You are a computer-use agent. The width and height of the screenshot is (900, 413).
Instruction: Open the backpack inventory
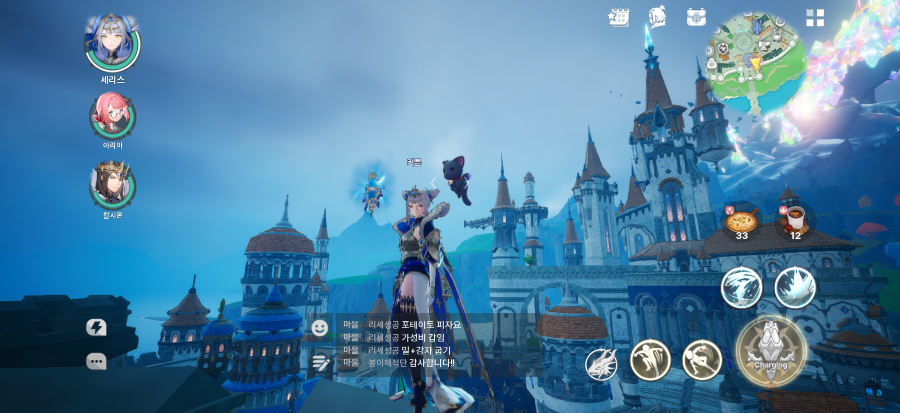point(697,17)
